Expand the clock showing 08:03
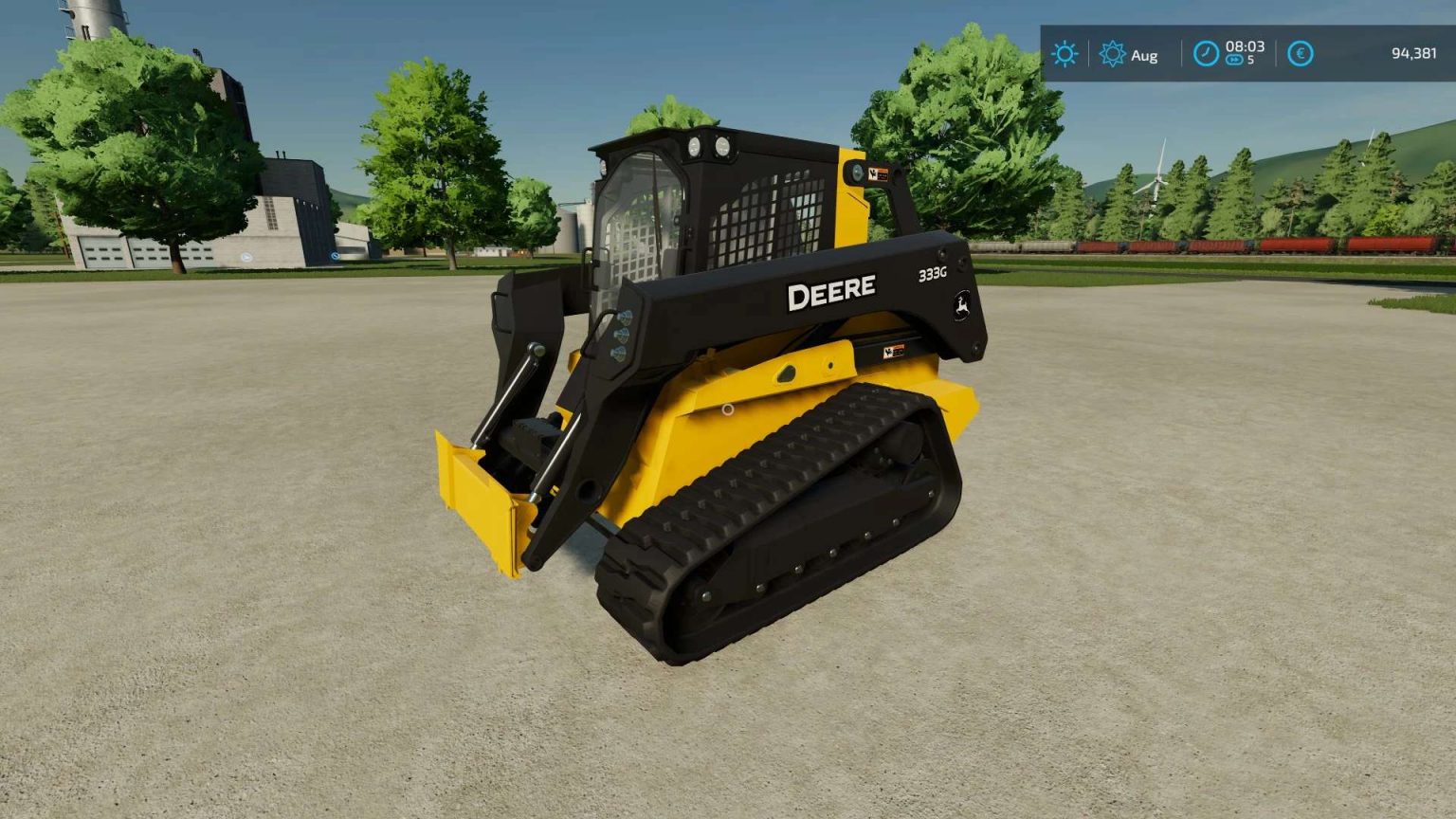The width and height of the screenshot is (1456, 819). coord(1247,48)
